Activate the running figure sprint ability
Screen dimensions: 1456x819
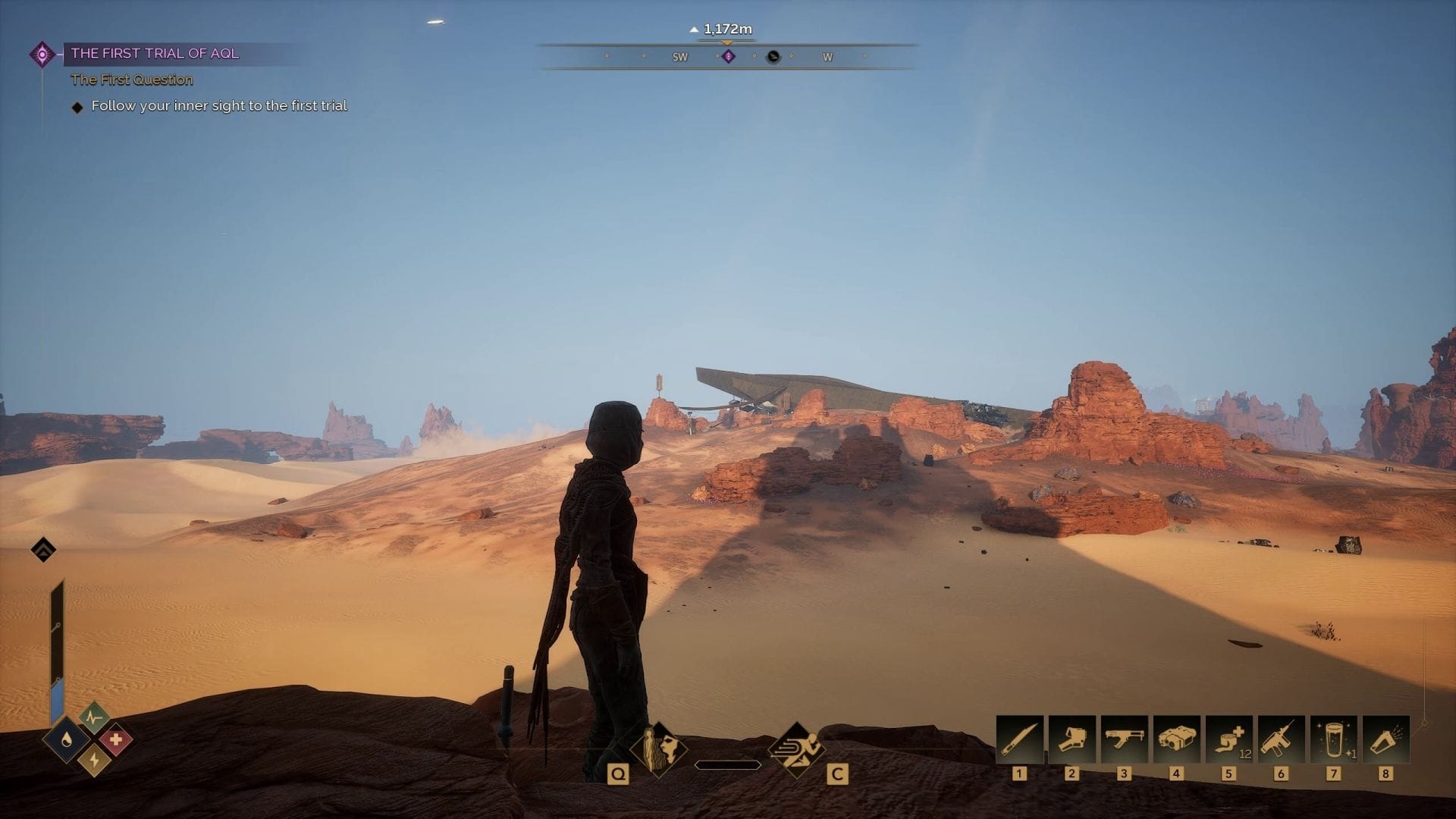pyautogui.click(x=796, y=749)
